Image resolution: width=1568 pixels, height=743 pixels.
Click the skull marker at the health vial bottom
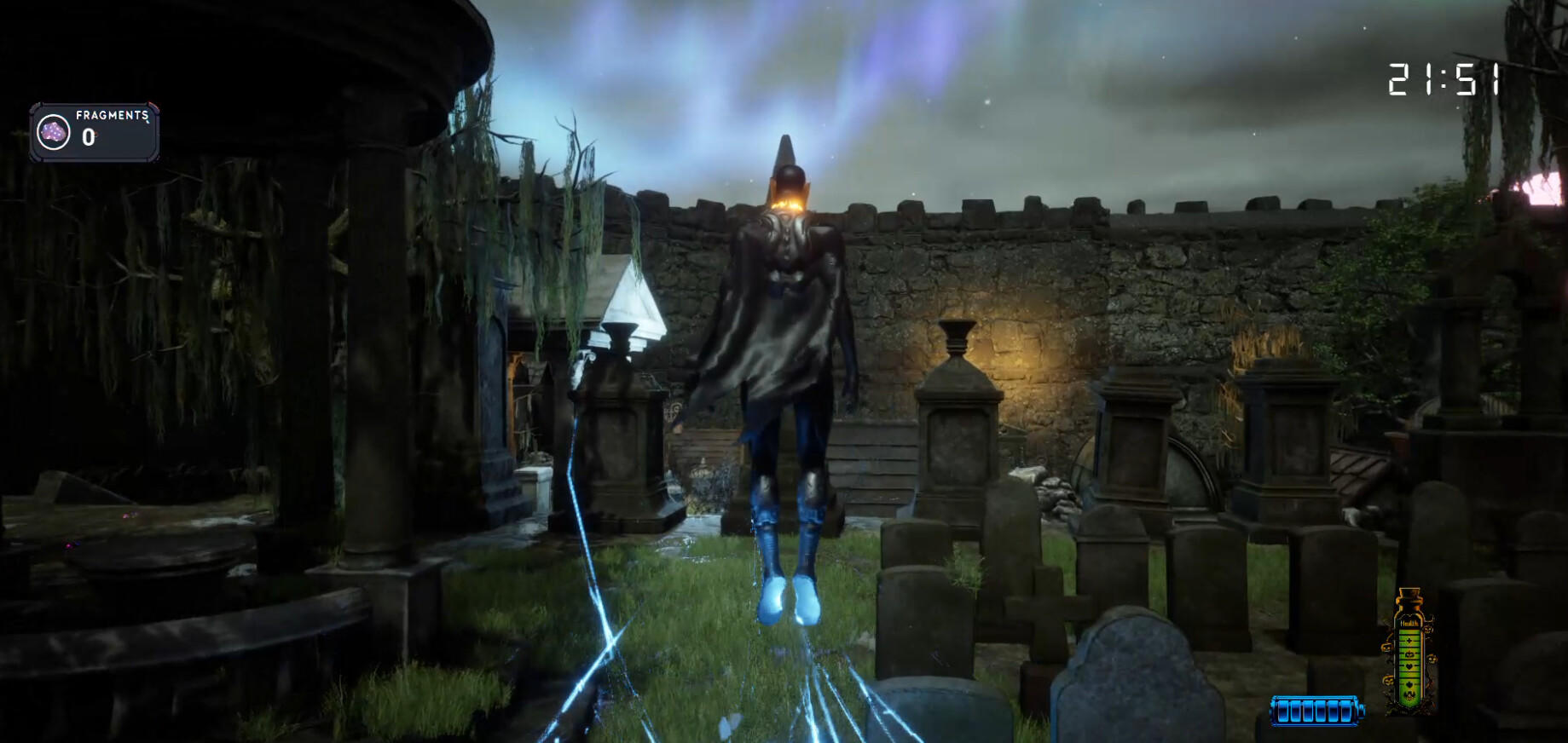1409,694
